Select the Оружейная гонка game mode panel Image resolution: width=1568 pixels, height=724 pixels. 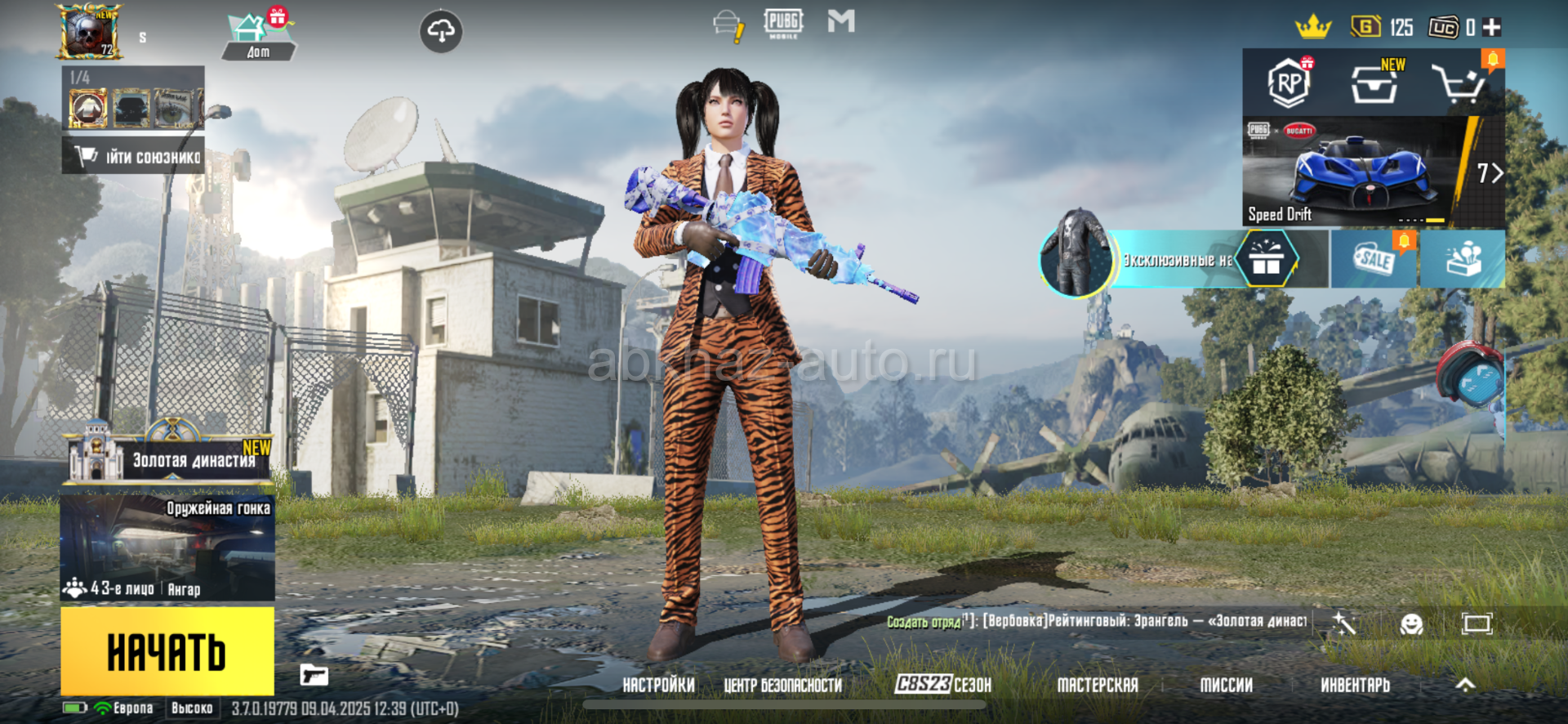[167, 546]
